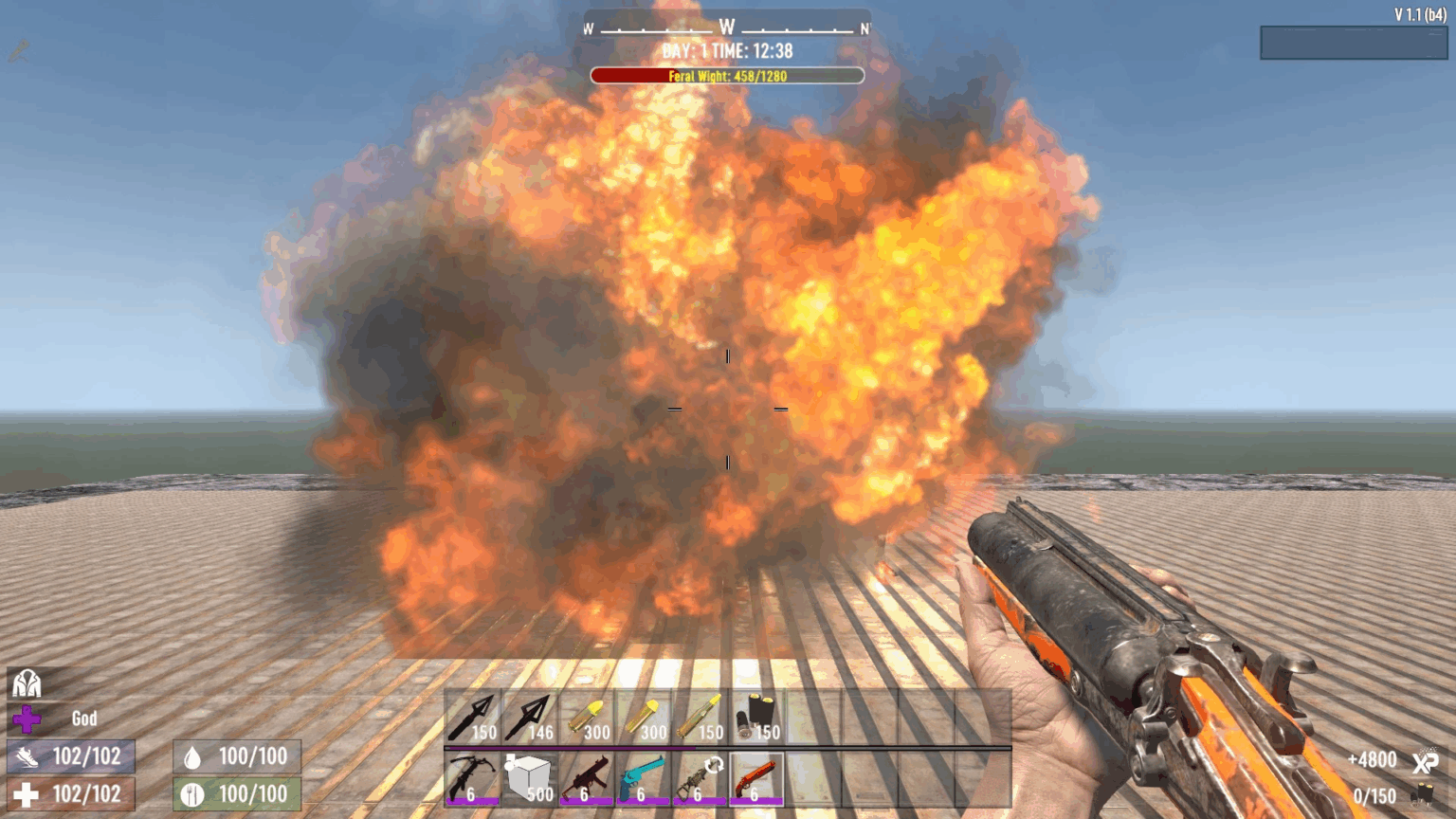Select the blue .44 Magnum revolver
Image resolution: width=1456 pixels, height=819 pixels.
click(x=645, y=777)
